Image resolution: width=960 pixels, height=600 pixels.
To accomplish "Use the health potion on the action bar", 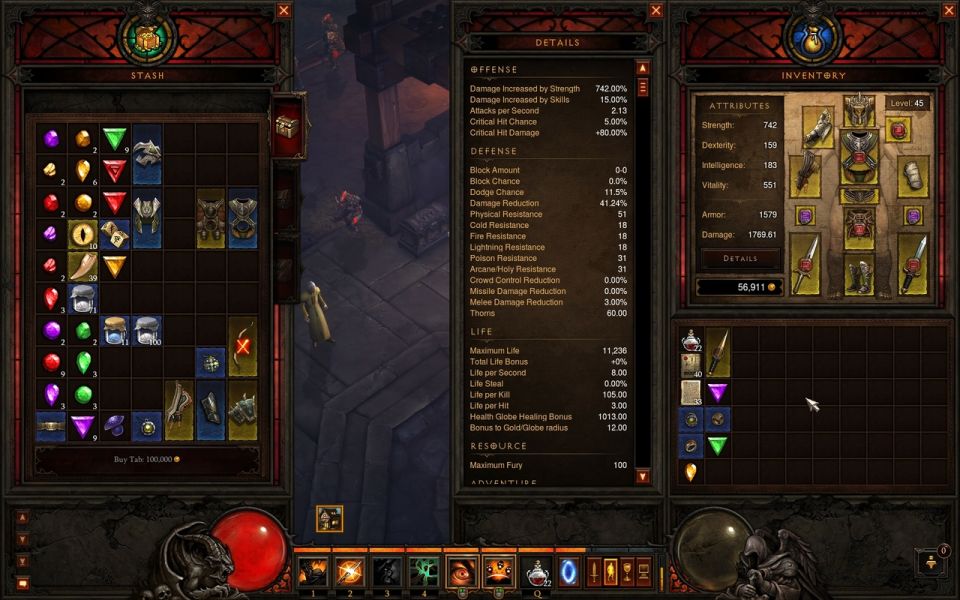I will (x=538, y=573).
